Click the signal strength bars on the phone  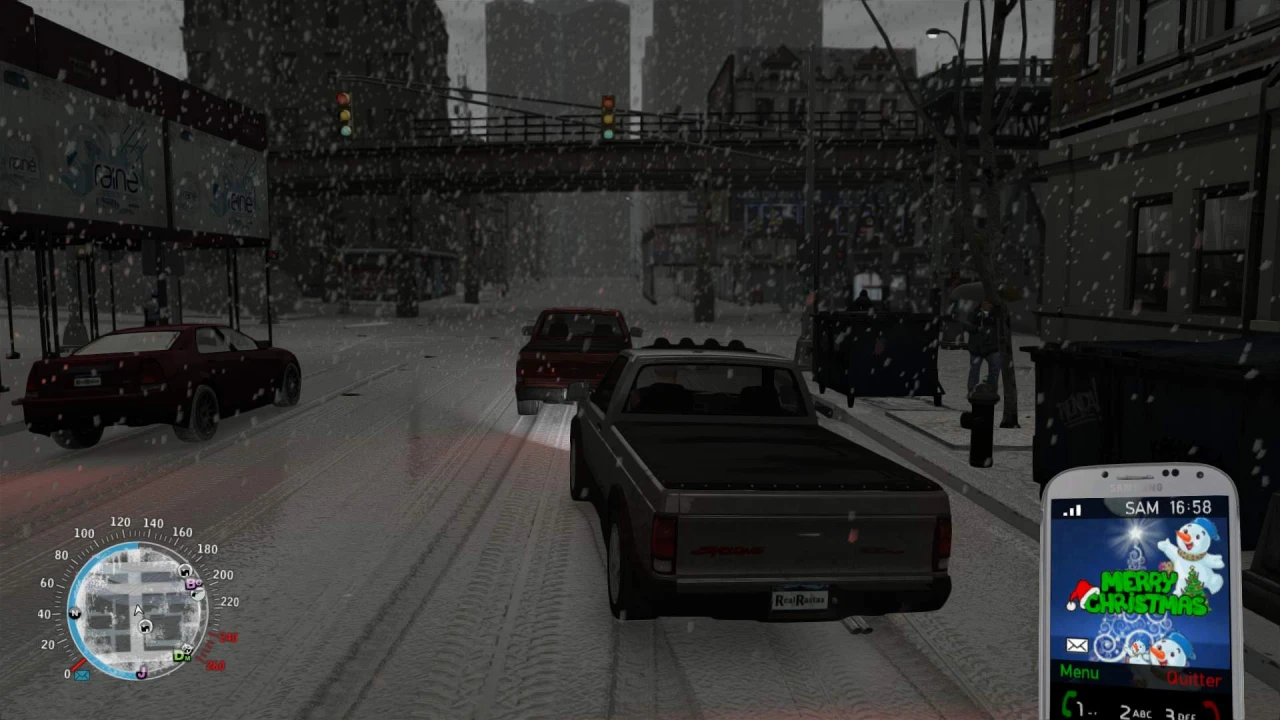pos(1071,509)
